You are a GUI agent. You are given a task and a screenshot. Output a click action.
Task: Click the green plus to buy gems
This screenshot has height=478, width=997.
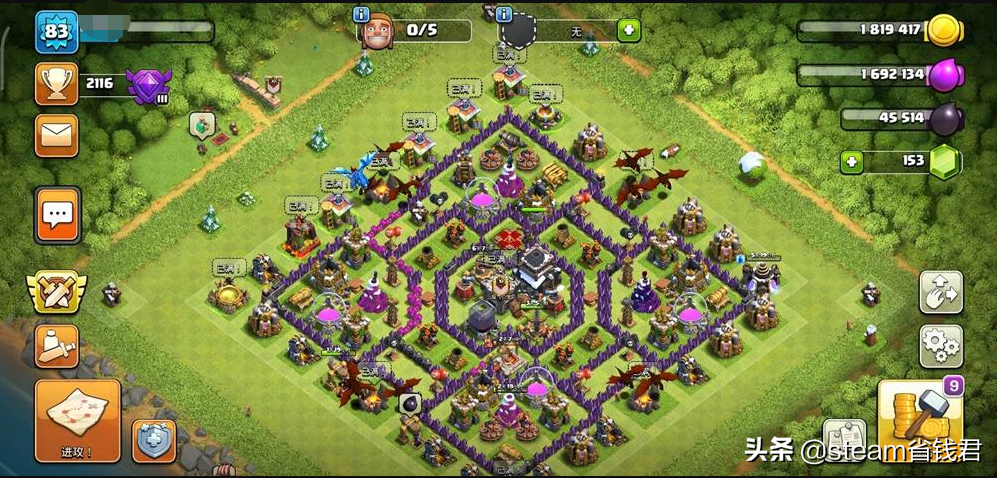coord(851,162)
